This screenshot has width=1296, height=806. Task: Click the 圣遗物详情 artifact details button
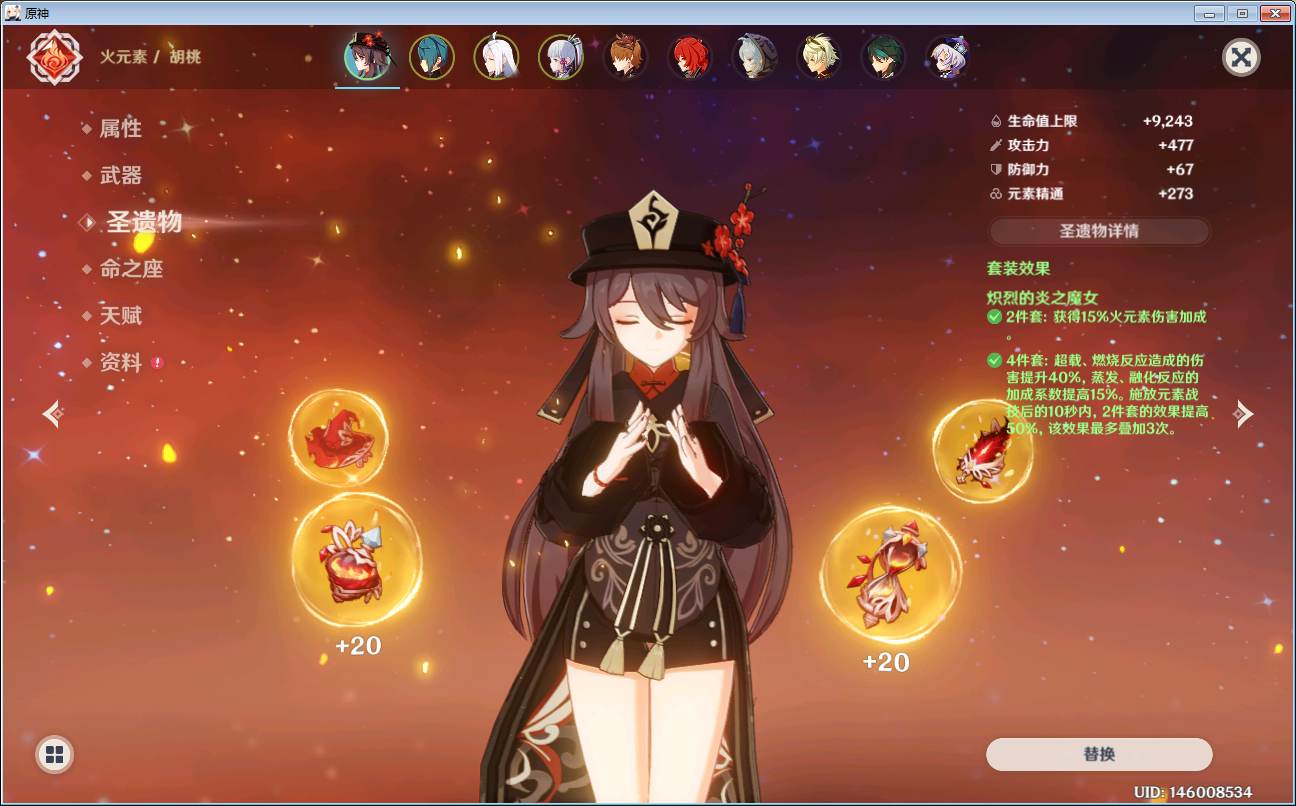pyautogui.click(x=1098, y=231)
